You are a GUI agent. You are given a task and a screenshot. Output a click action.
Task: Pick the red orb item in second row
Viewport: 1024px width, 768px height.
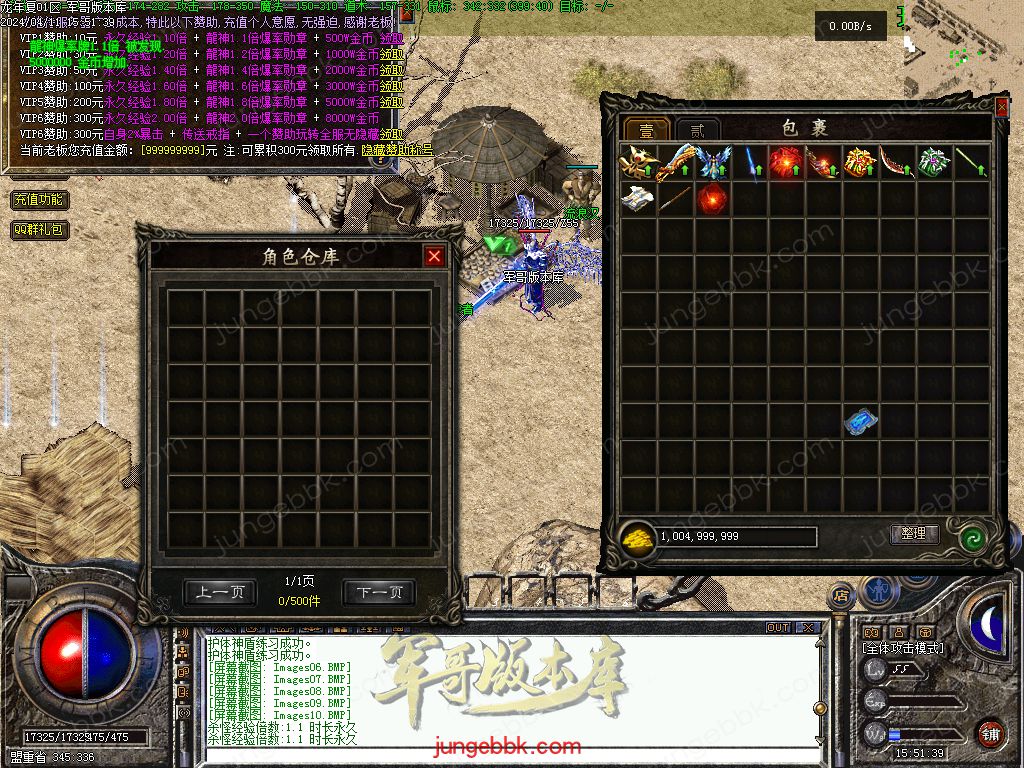pyautogui.click(x=712, y=198)
